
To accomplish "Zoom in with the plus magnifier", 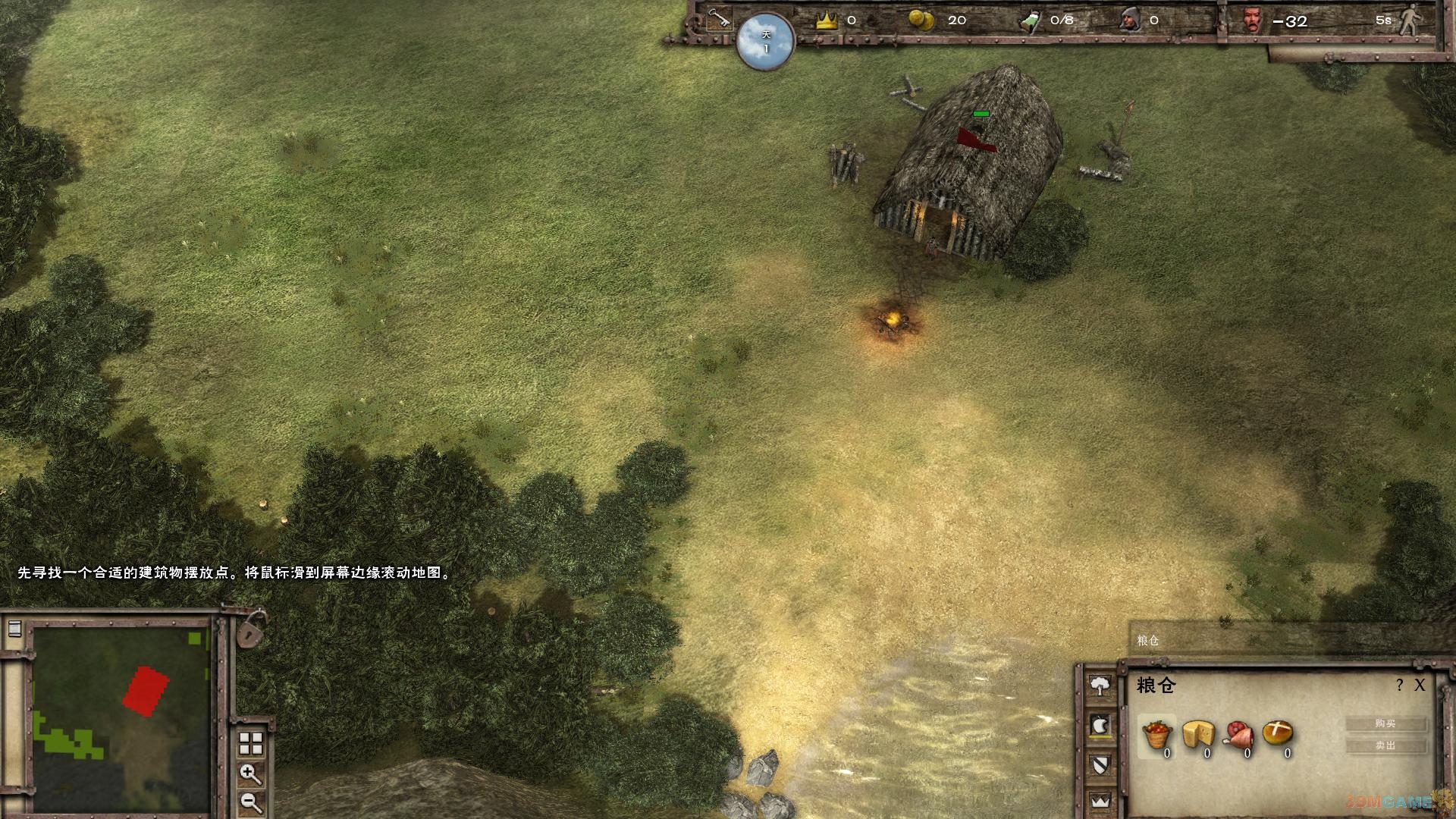I will pos(249,773).
